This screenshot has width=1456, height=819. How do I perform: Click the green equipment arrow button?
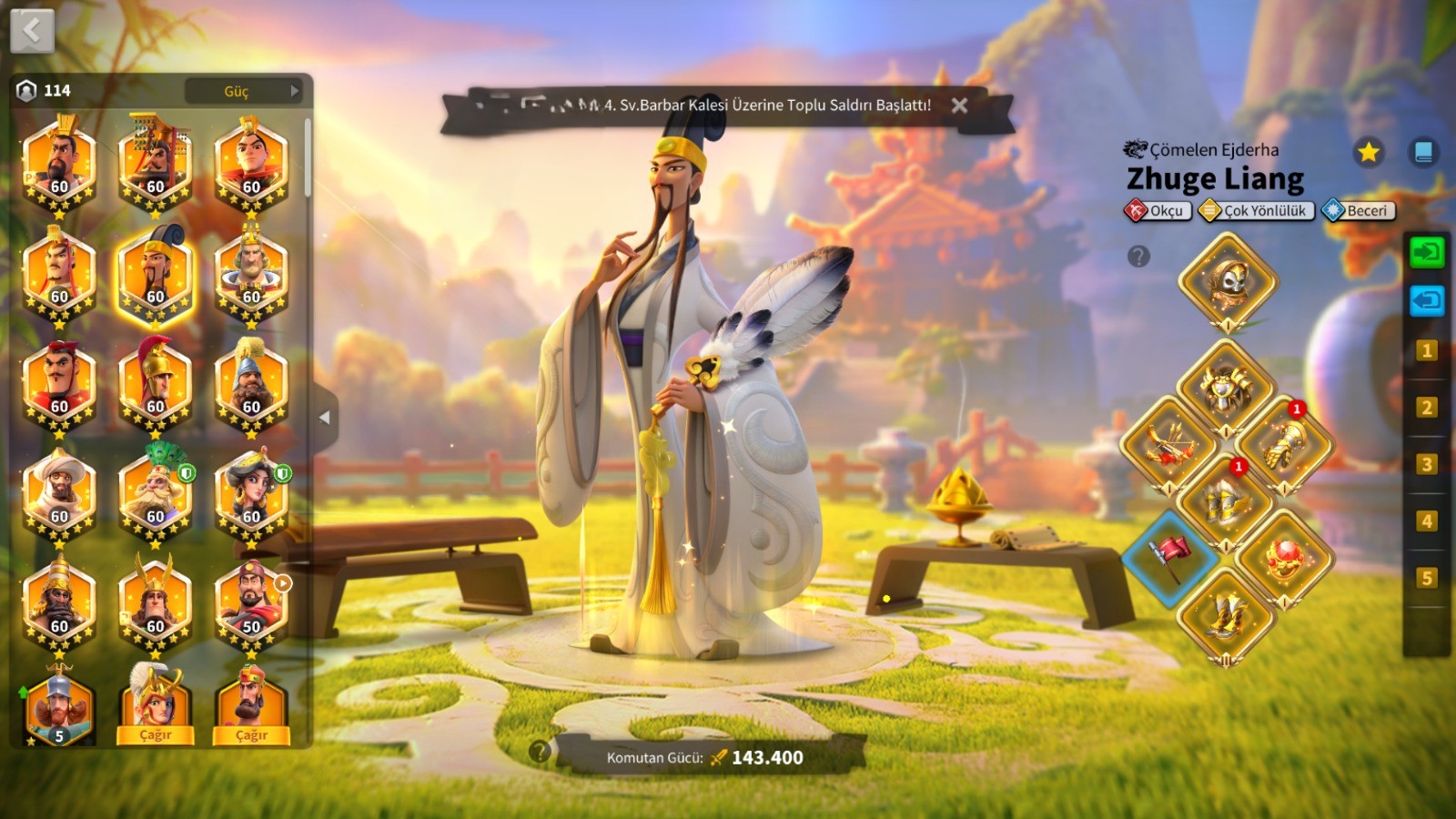click(x=1426, y=252)
